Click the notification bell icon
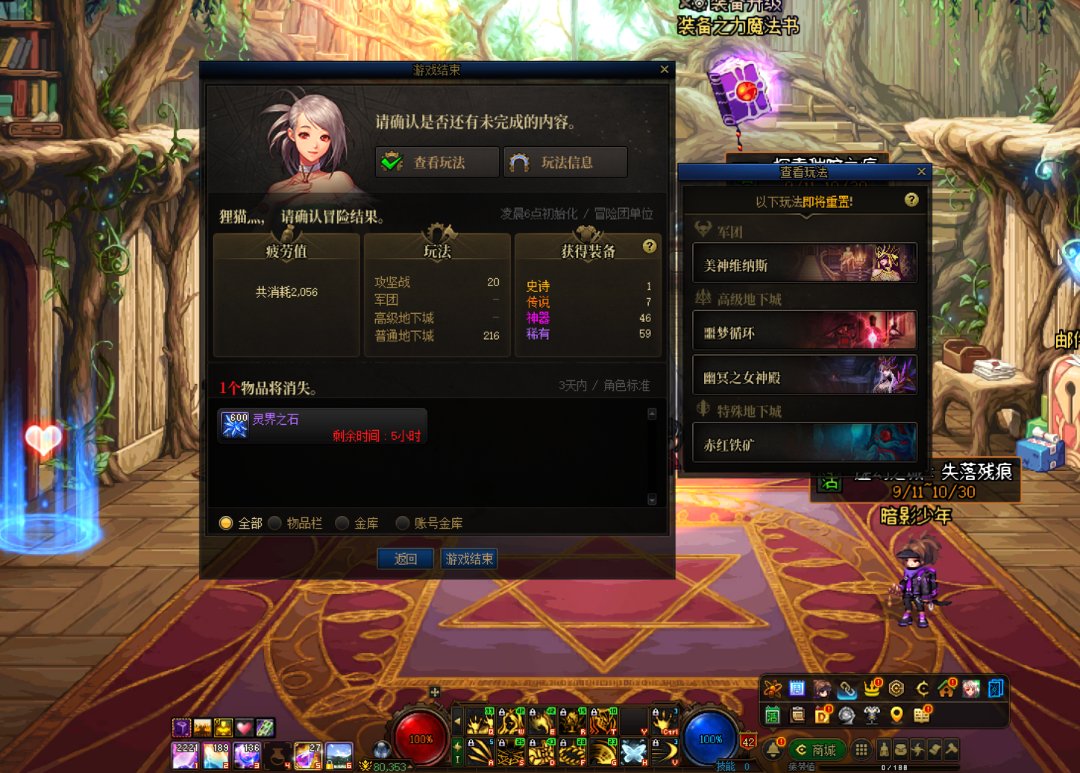The width and height of the screenshot is (1080, 773). (x=772, y=749)
